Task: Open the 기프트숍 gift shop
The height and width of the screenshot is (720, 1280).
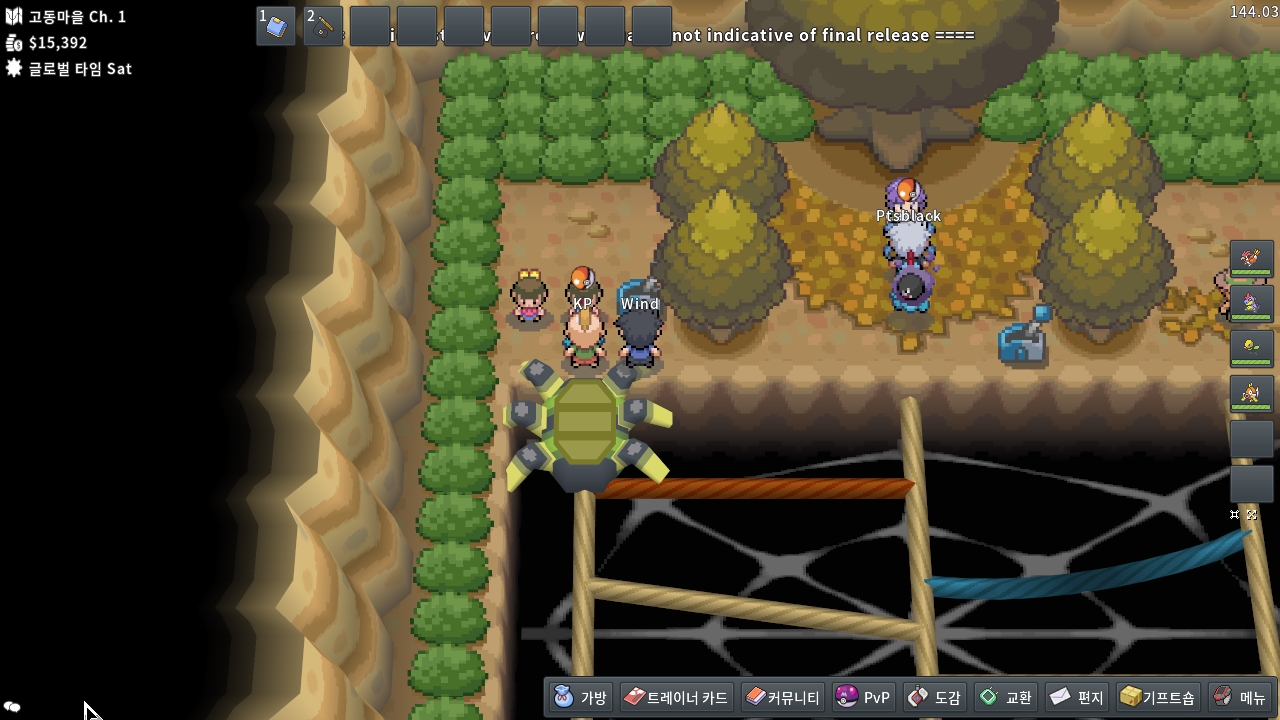Action: [x=1157, y=697]
